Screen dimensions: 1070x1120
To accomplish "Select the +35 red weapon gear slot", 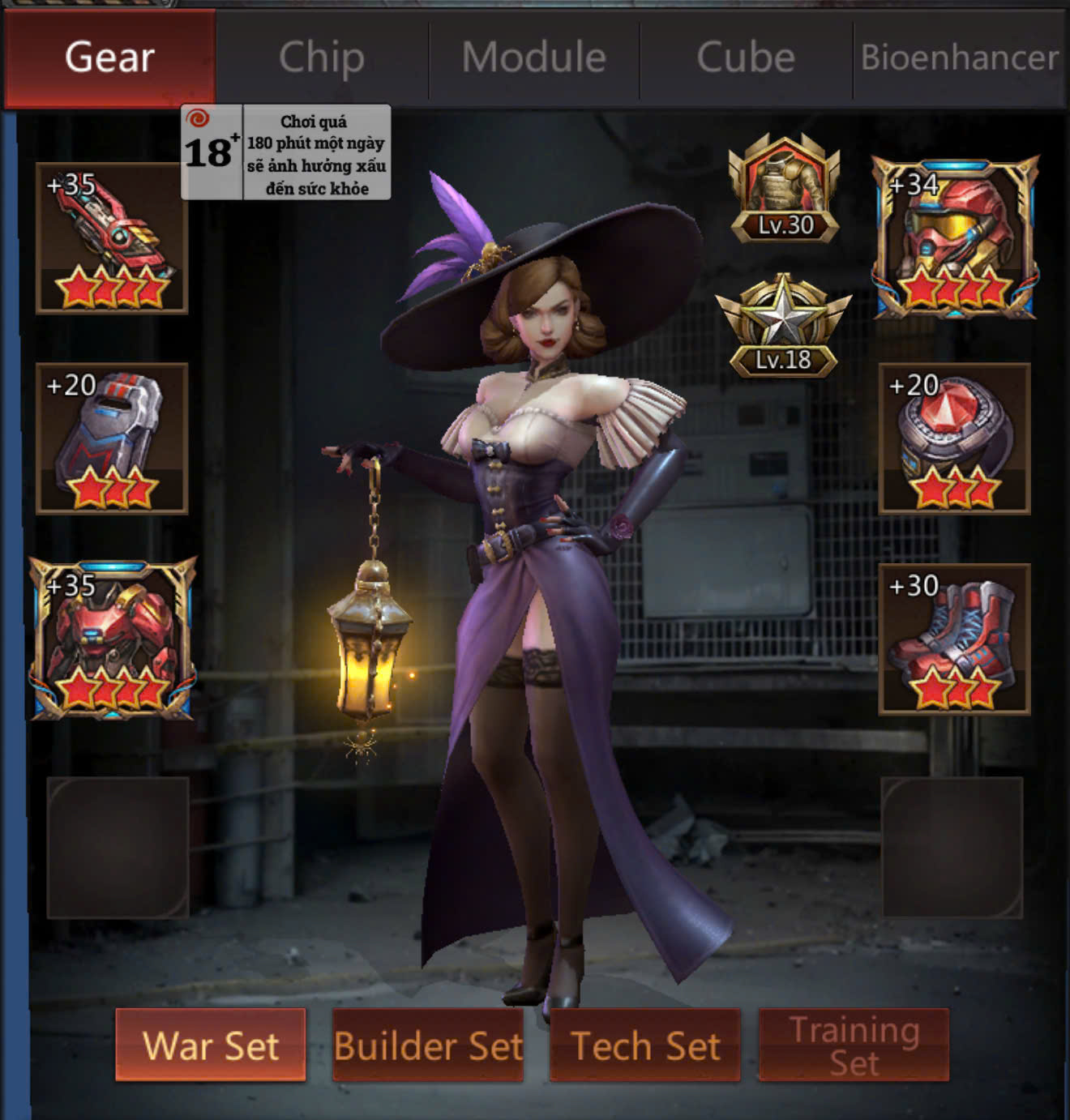I will tap(112, 238).
